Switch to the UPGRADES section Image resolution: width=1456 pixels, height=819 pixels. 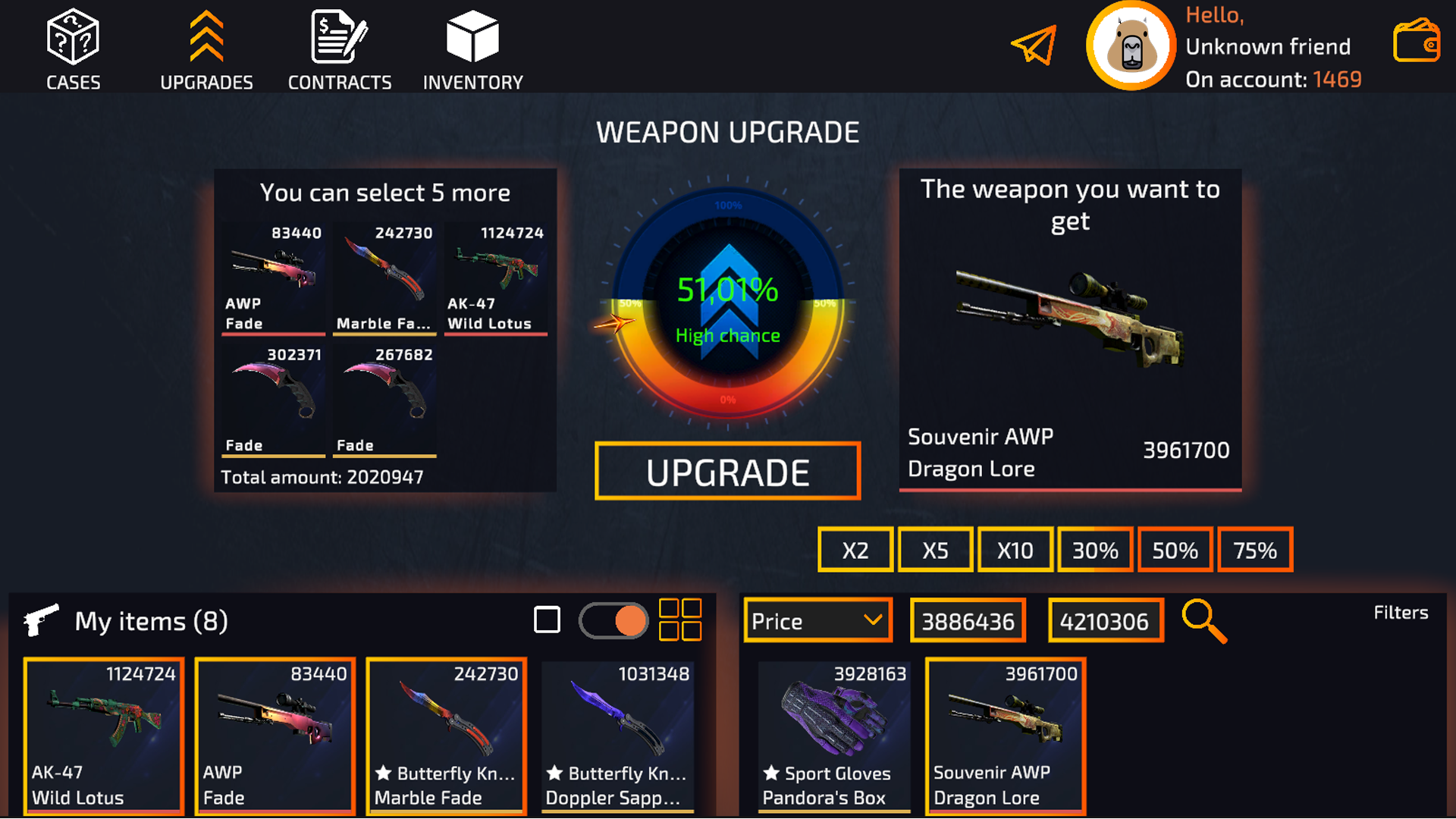coord(206,45)
